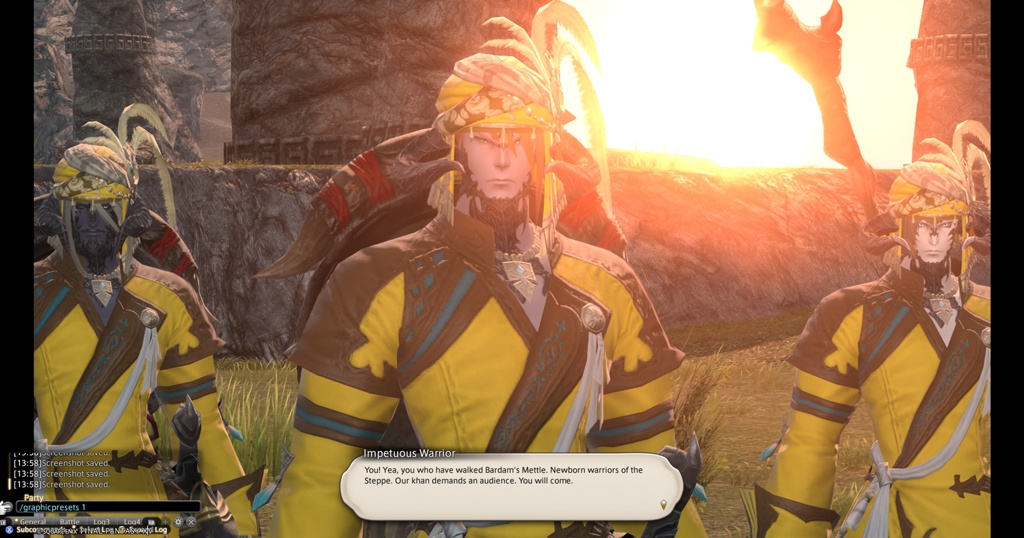Click the dialogue continue arrow marker
This screenshot has height=538, width=1024.
pos(663,504)
